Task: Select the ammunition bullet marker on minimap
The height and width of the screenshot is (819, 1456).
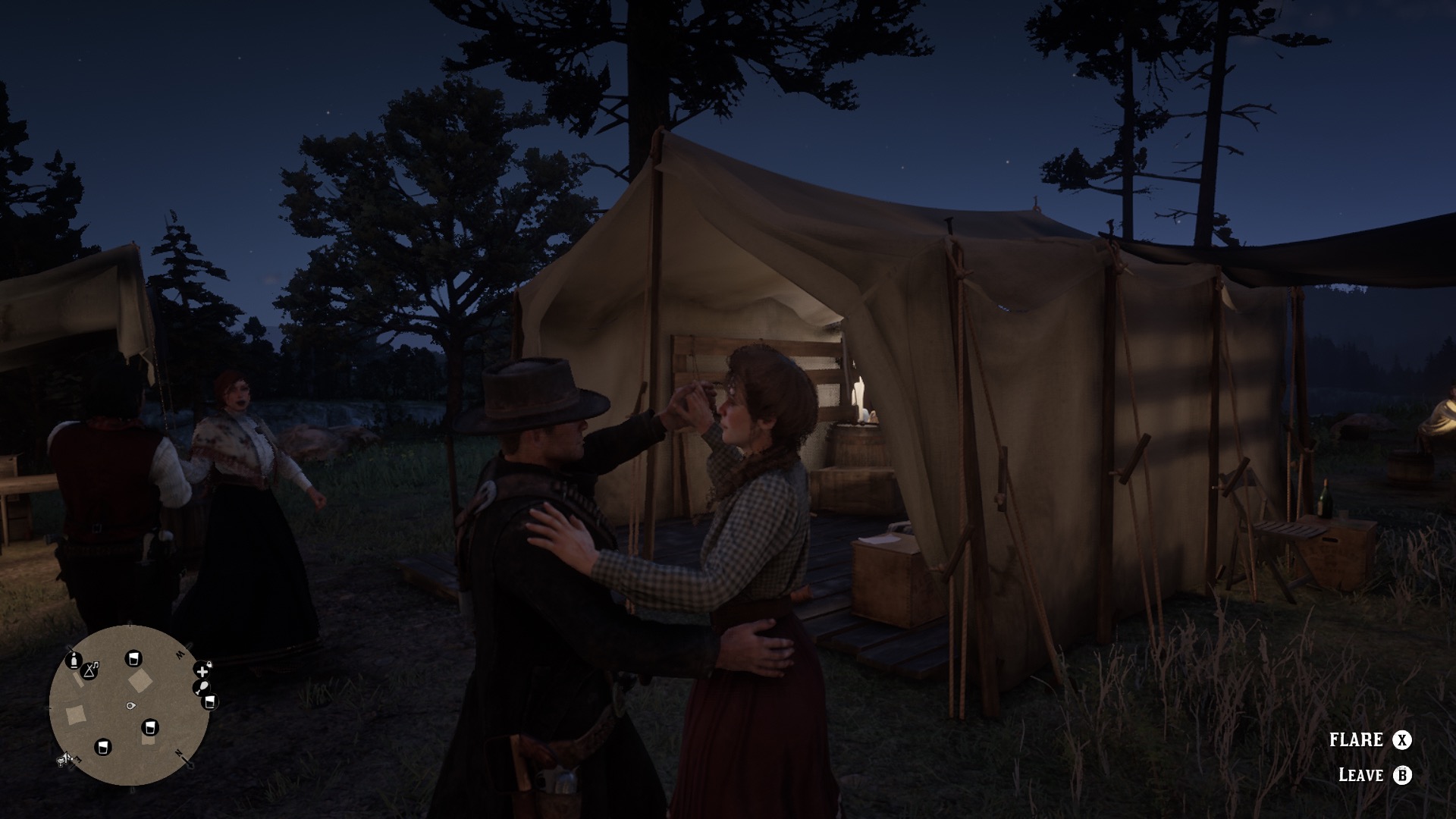Action: tap(74, 660)
